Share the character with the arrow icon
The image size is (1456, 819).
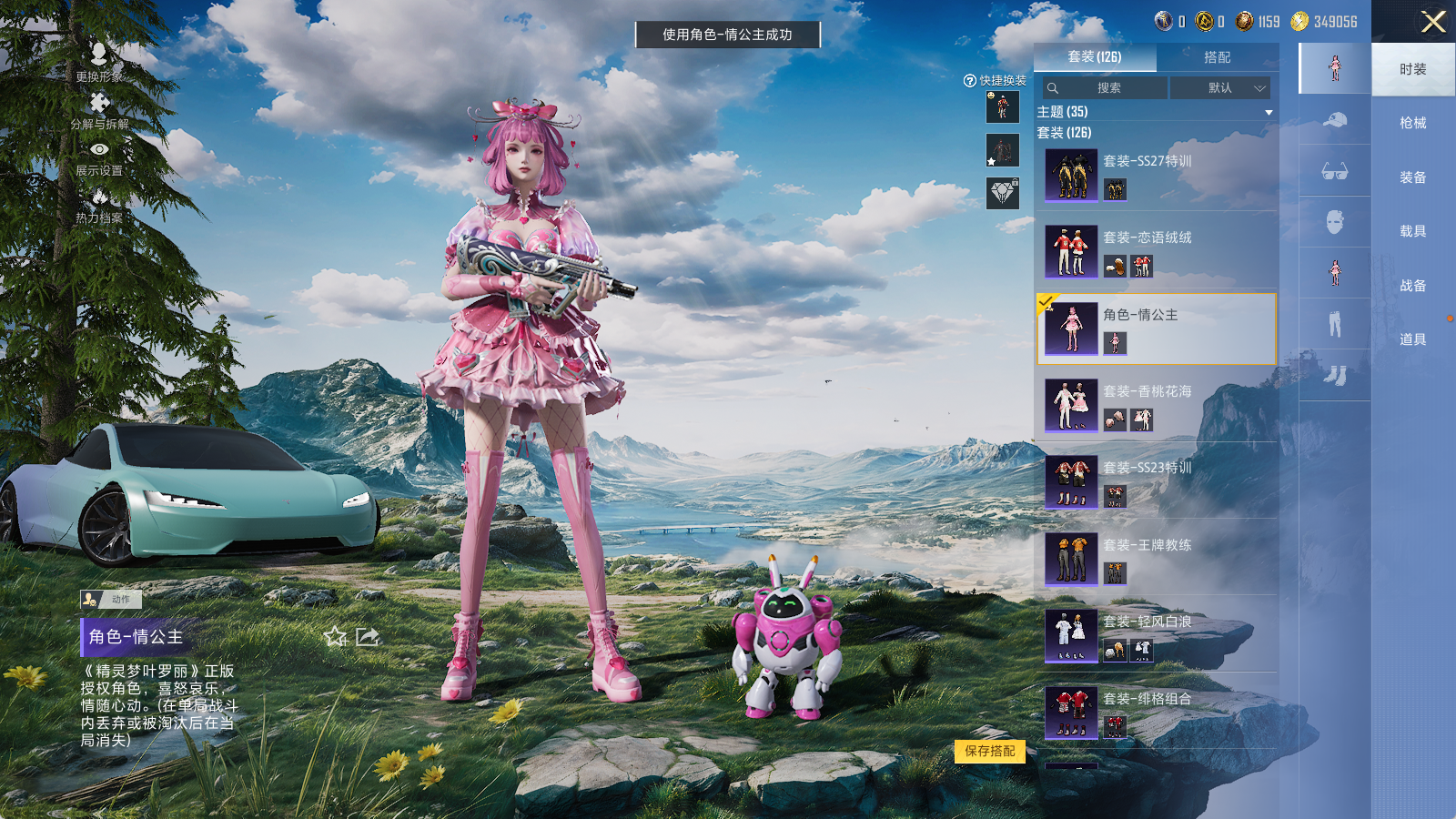pos(368,637)
